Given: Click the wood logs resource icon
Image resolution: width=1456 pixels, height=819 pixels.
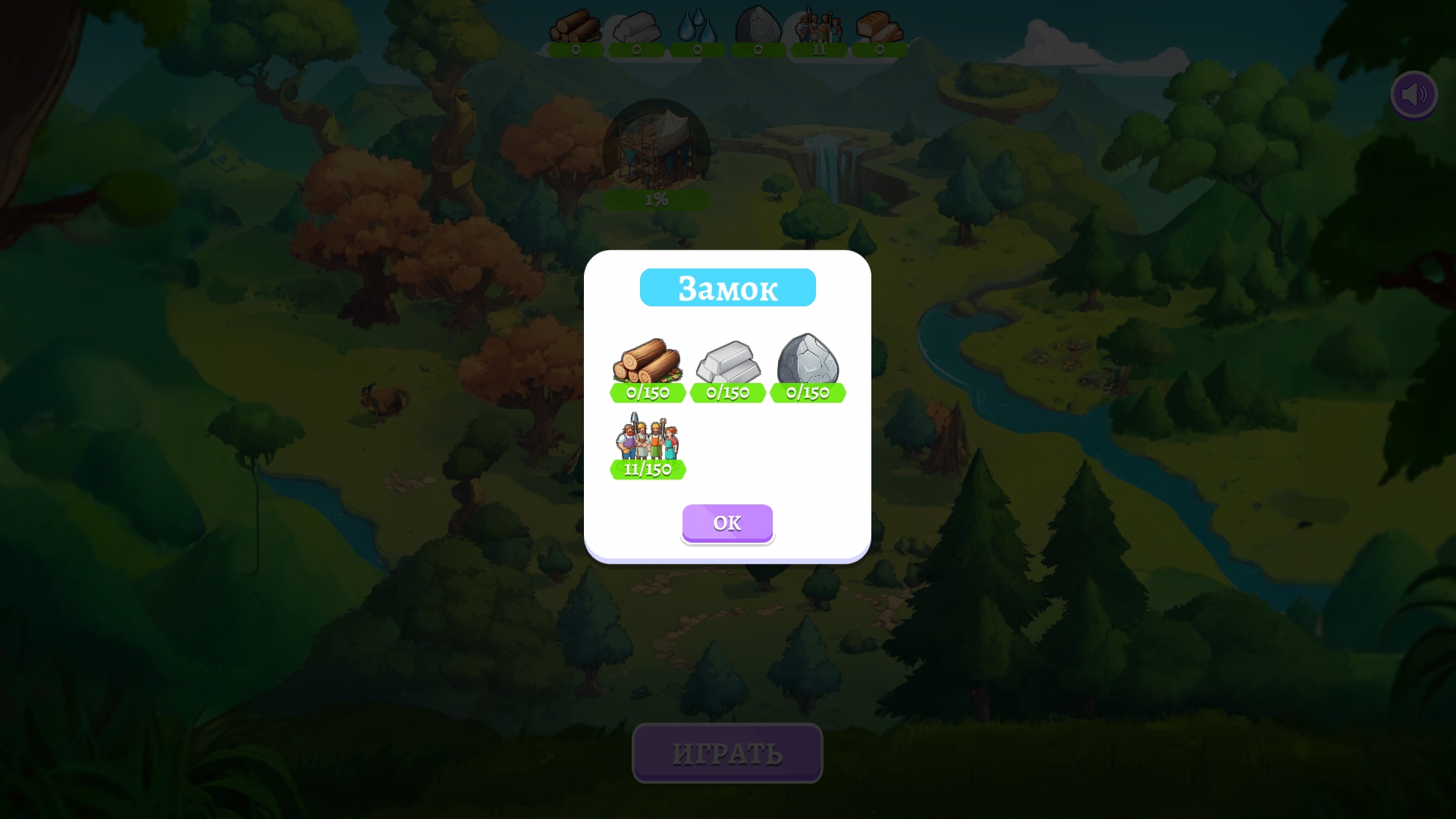Looking at the screenshot, I should click(576, 27).
